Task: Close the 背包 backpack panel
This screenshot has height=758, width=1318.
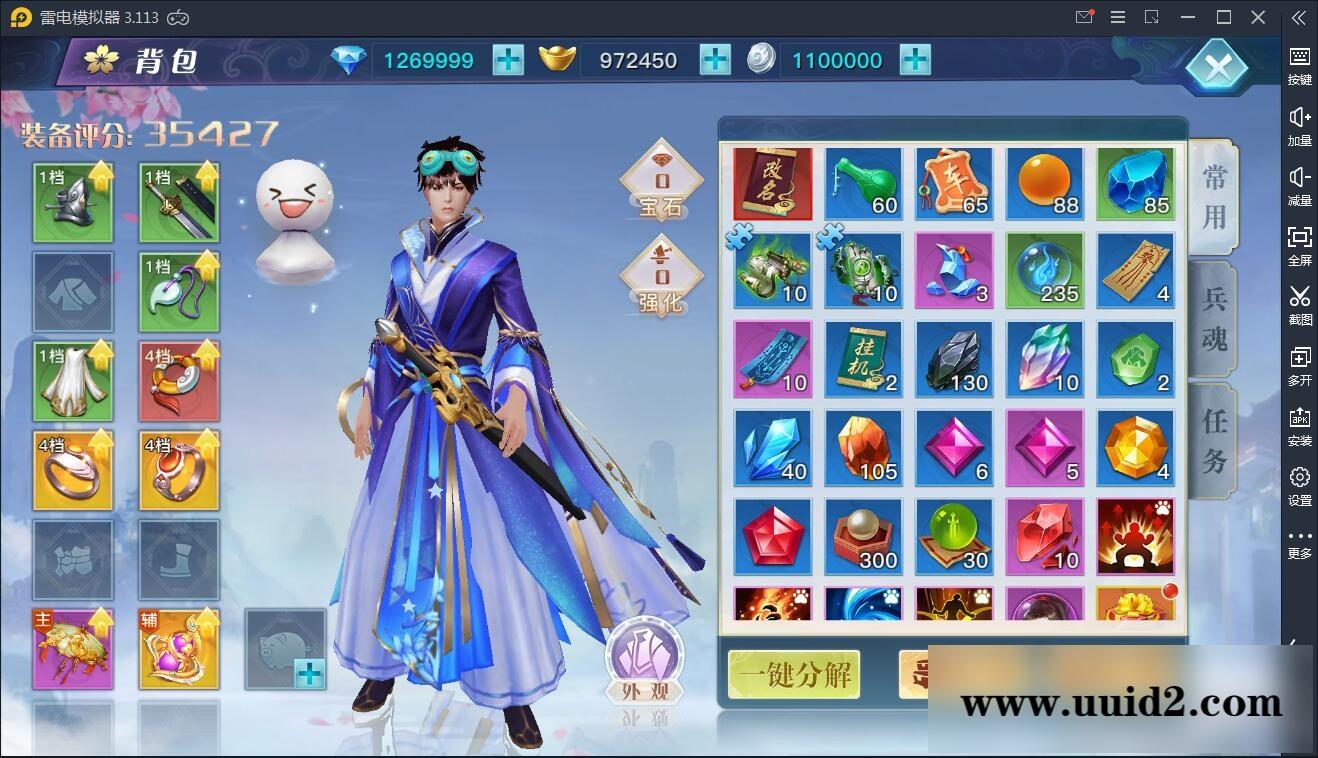Action: click(1218, 66)
